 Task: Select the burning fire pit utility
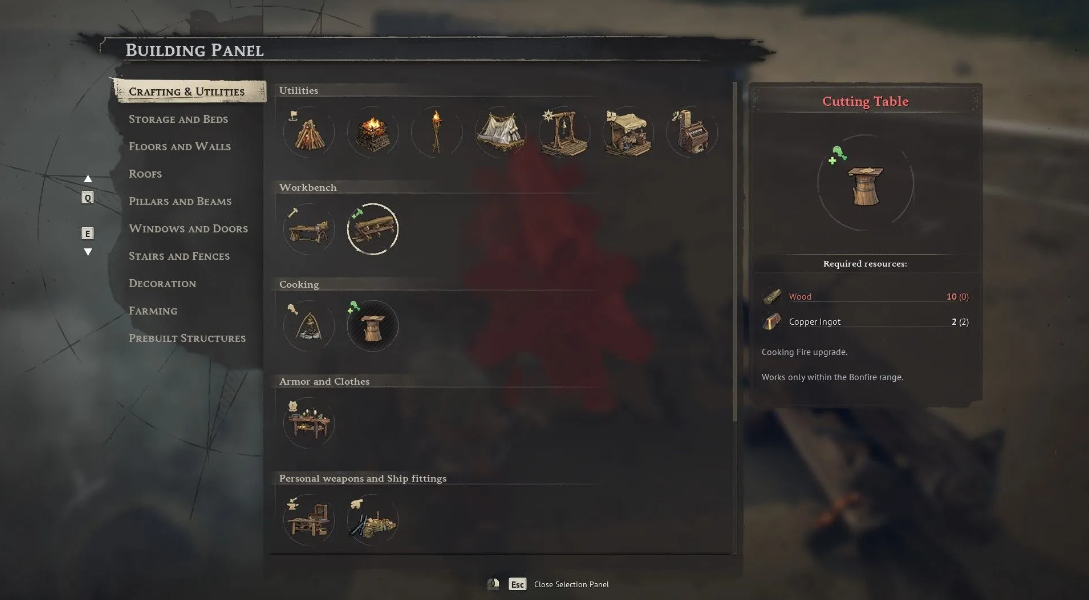tap(372, 131)
